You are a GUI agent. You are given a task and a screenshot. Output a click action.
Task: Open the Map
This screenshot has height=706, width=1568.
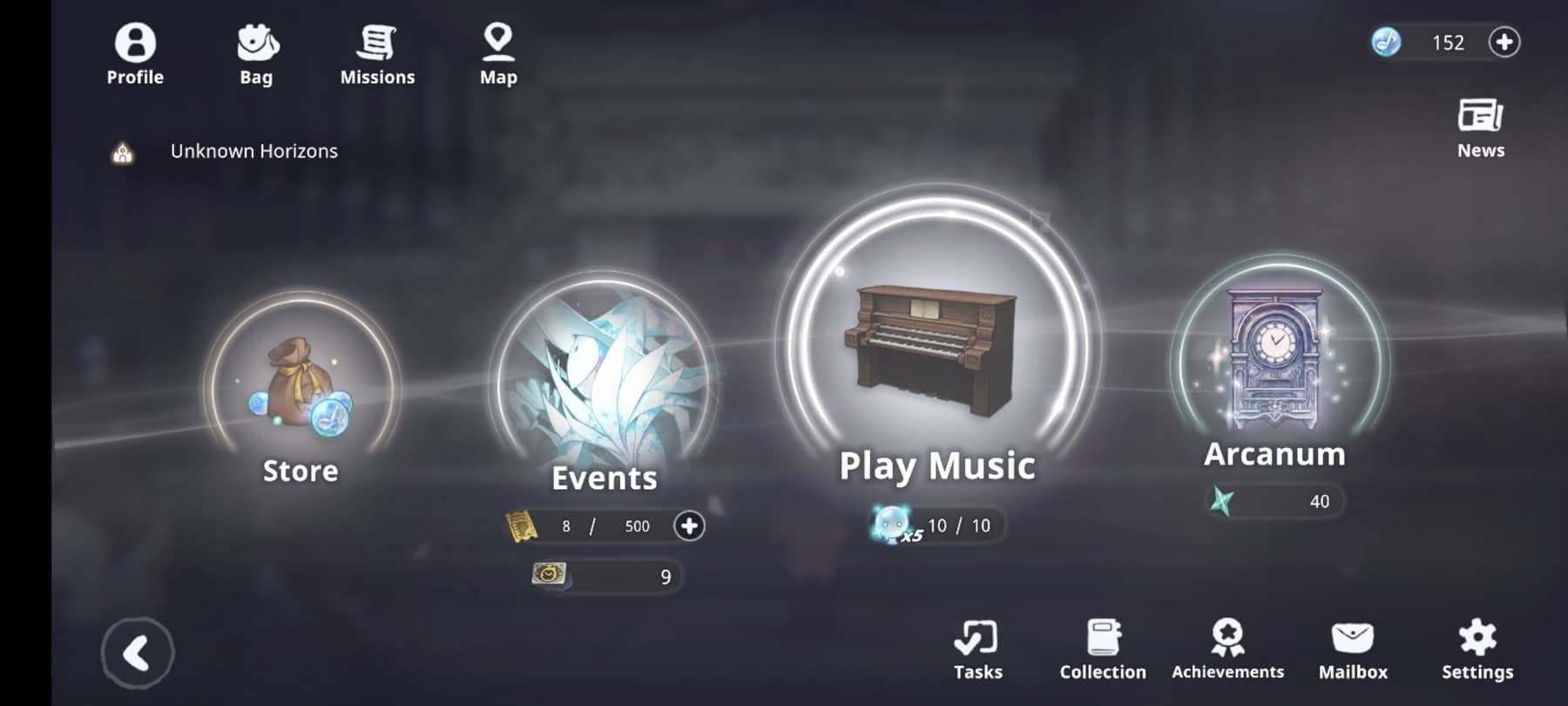tap(497, 52)
